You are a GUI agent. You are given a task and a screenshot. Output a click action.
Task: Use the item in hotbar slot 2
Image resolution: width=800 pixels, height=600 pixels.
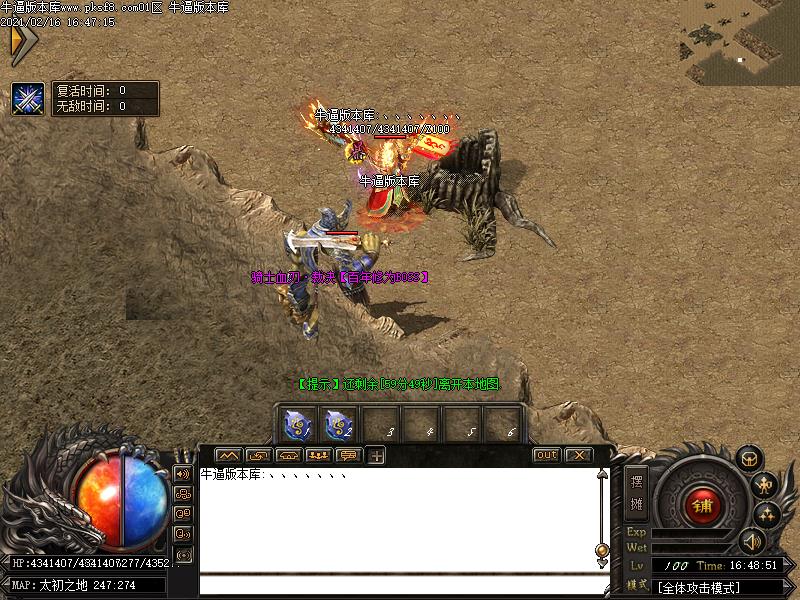coord(338,425)
